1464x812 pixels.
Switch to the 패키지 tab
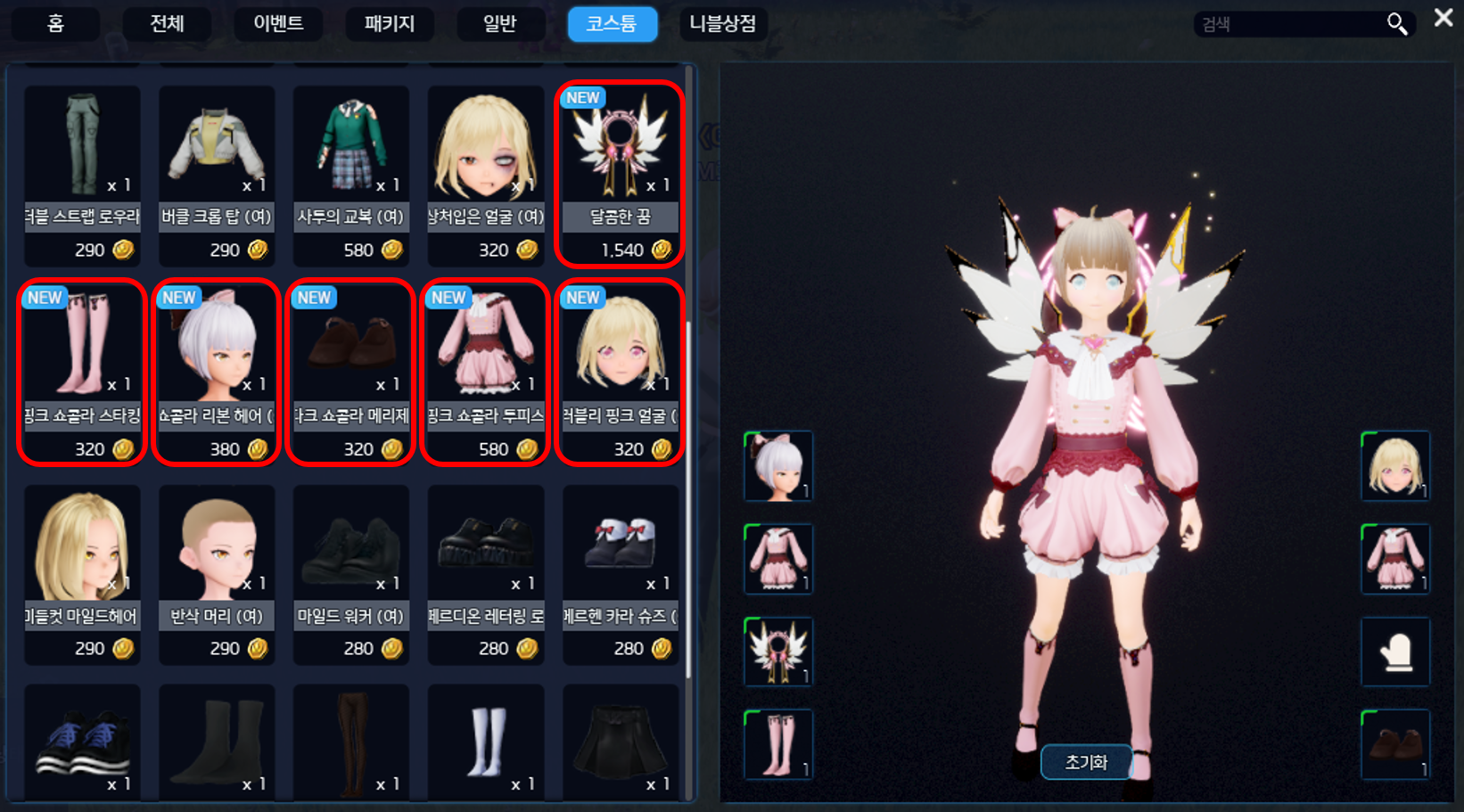(x=390, y=24)
